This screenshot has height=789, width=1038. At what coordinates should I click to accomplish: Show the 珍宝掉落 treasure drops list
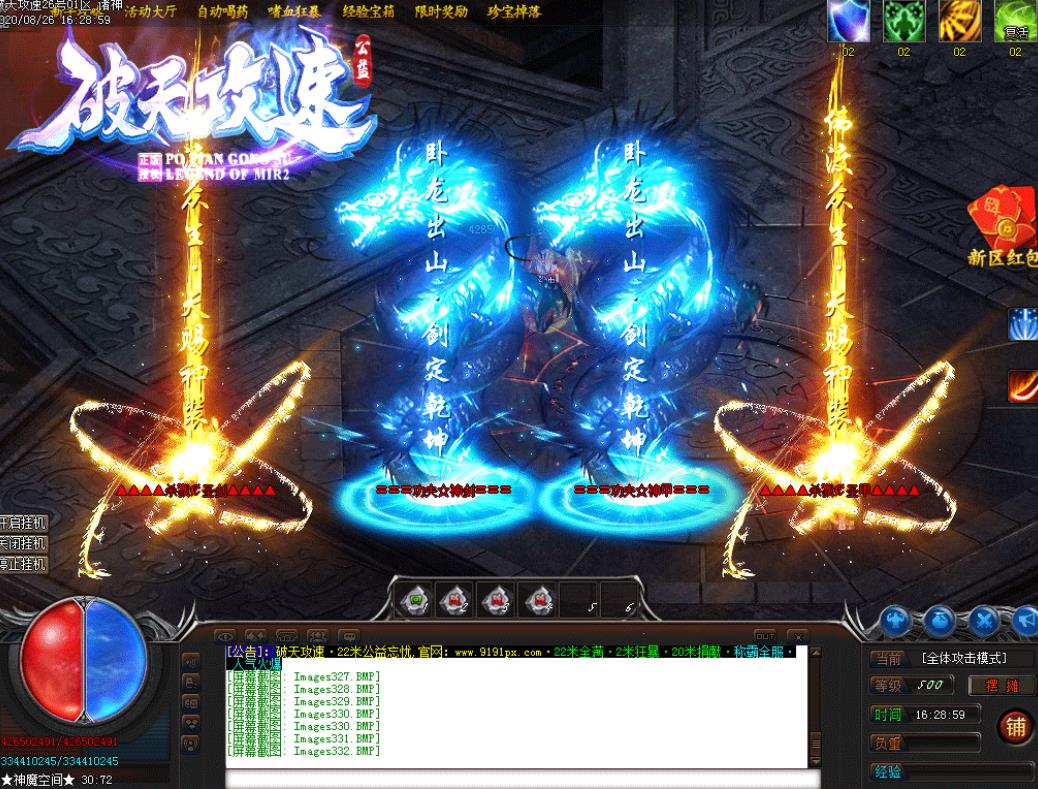point(514,11)
